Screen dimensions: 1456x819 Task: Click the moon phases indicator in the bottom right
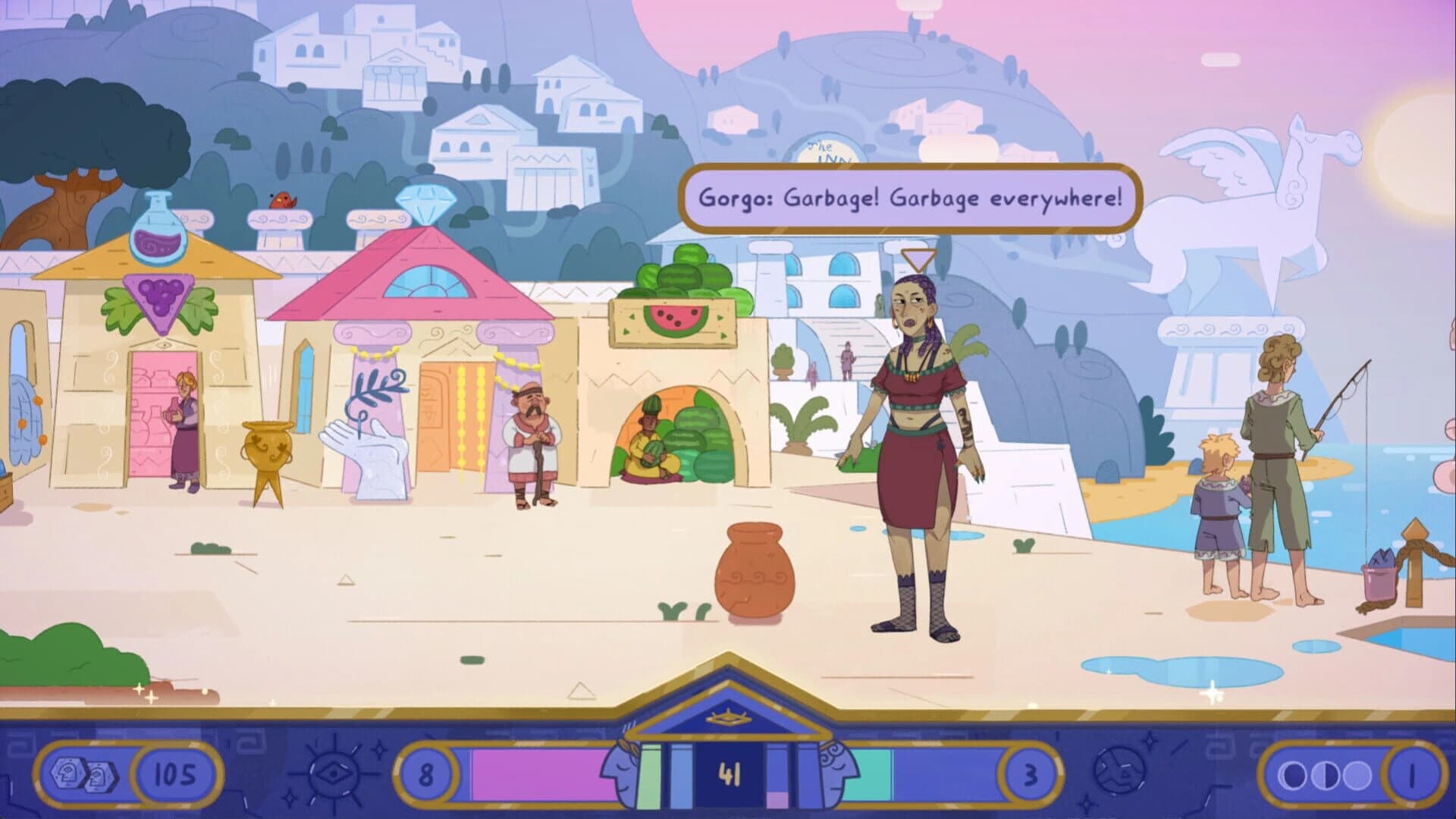(1325, 775)
